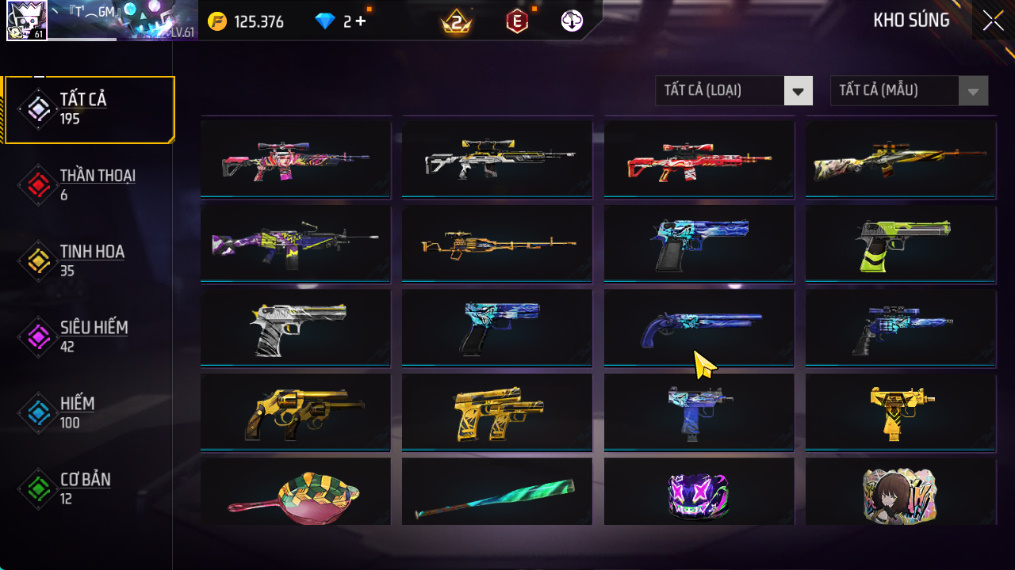1015x570 pixels.
Task: Select the anime girl portrait item
Action: (x=901, y=492)
